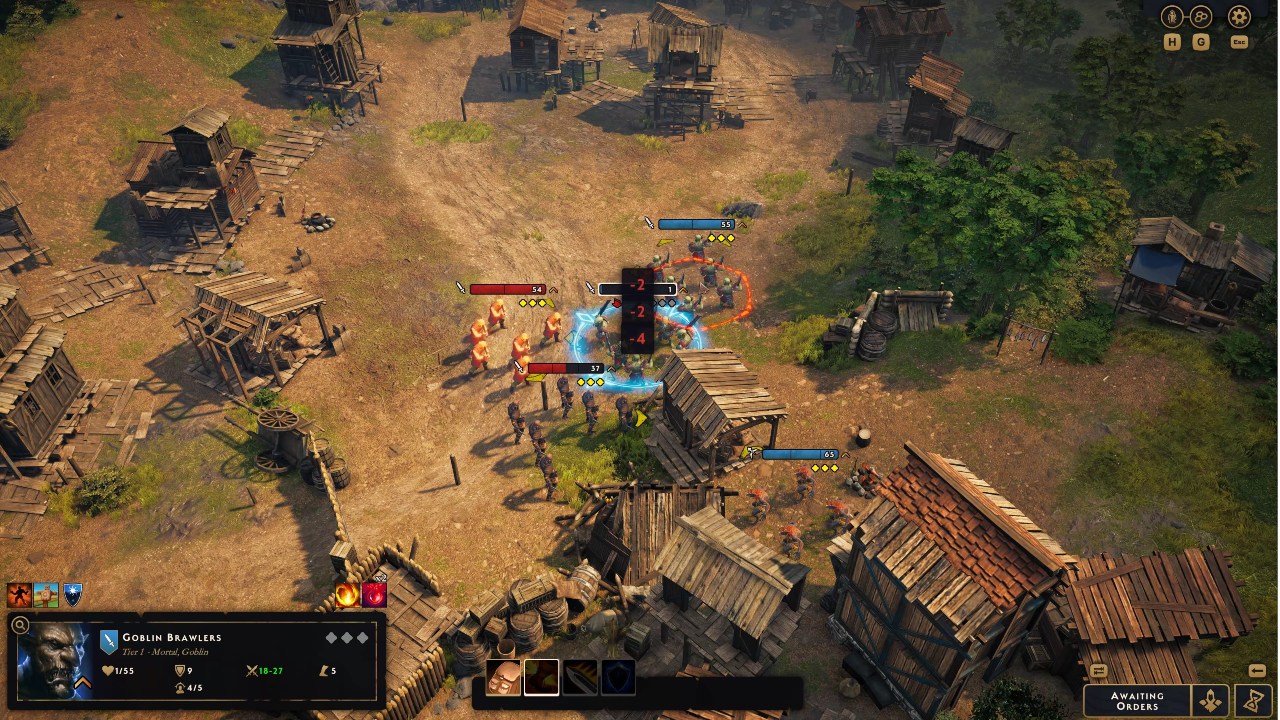Open the settings gear menu
1280x720 pixels.
coord(1239,17)
